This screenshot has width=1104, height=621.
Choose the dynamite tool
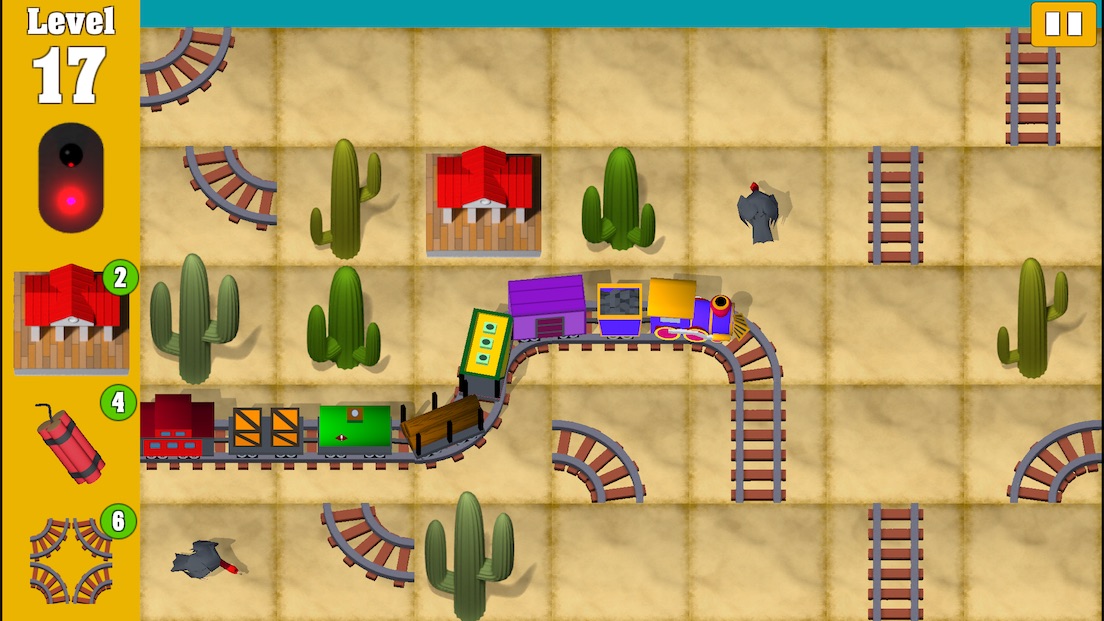[x=70, y=443]
